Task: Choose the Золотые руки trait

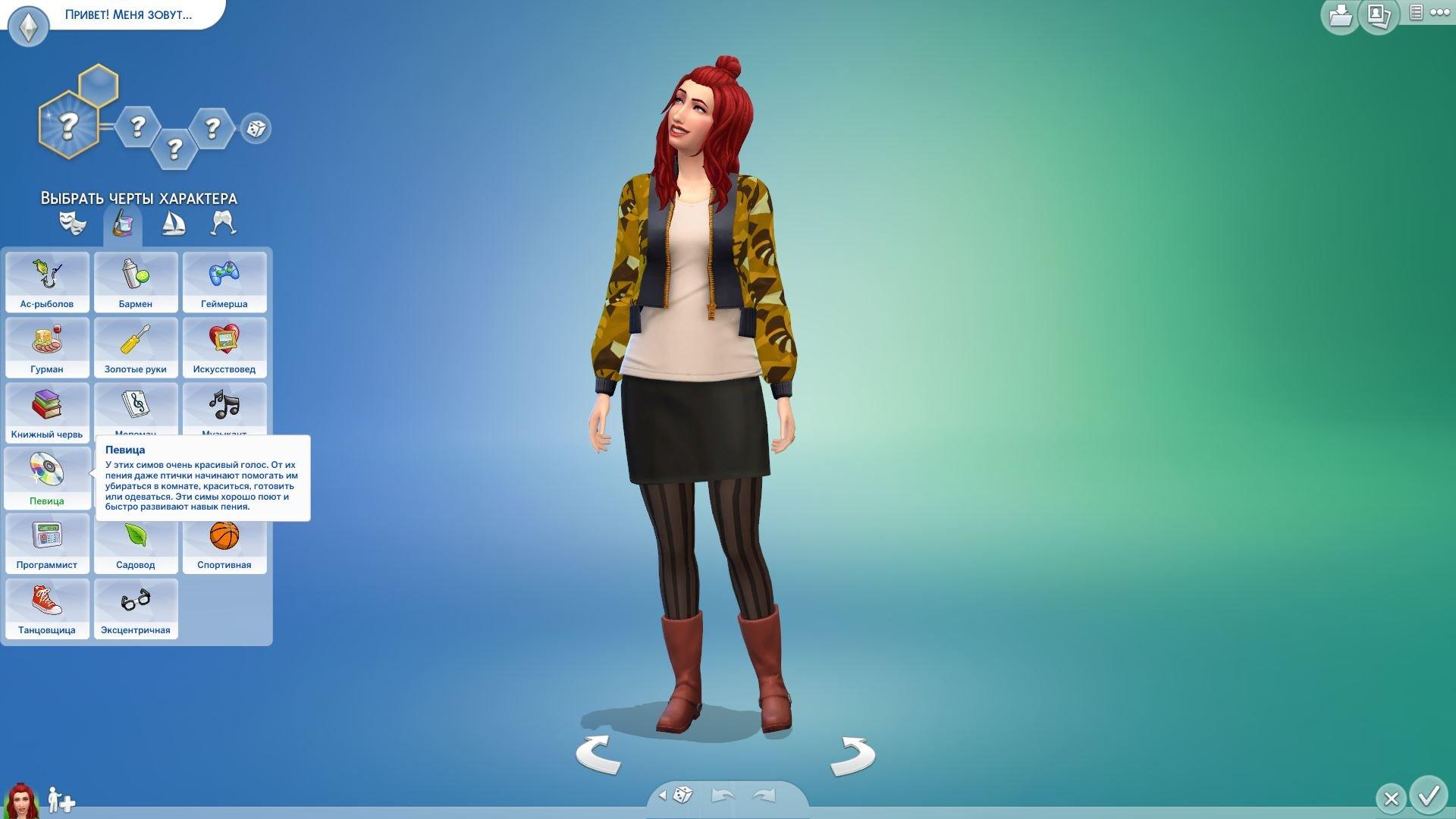Action: coord(136,347)
